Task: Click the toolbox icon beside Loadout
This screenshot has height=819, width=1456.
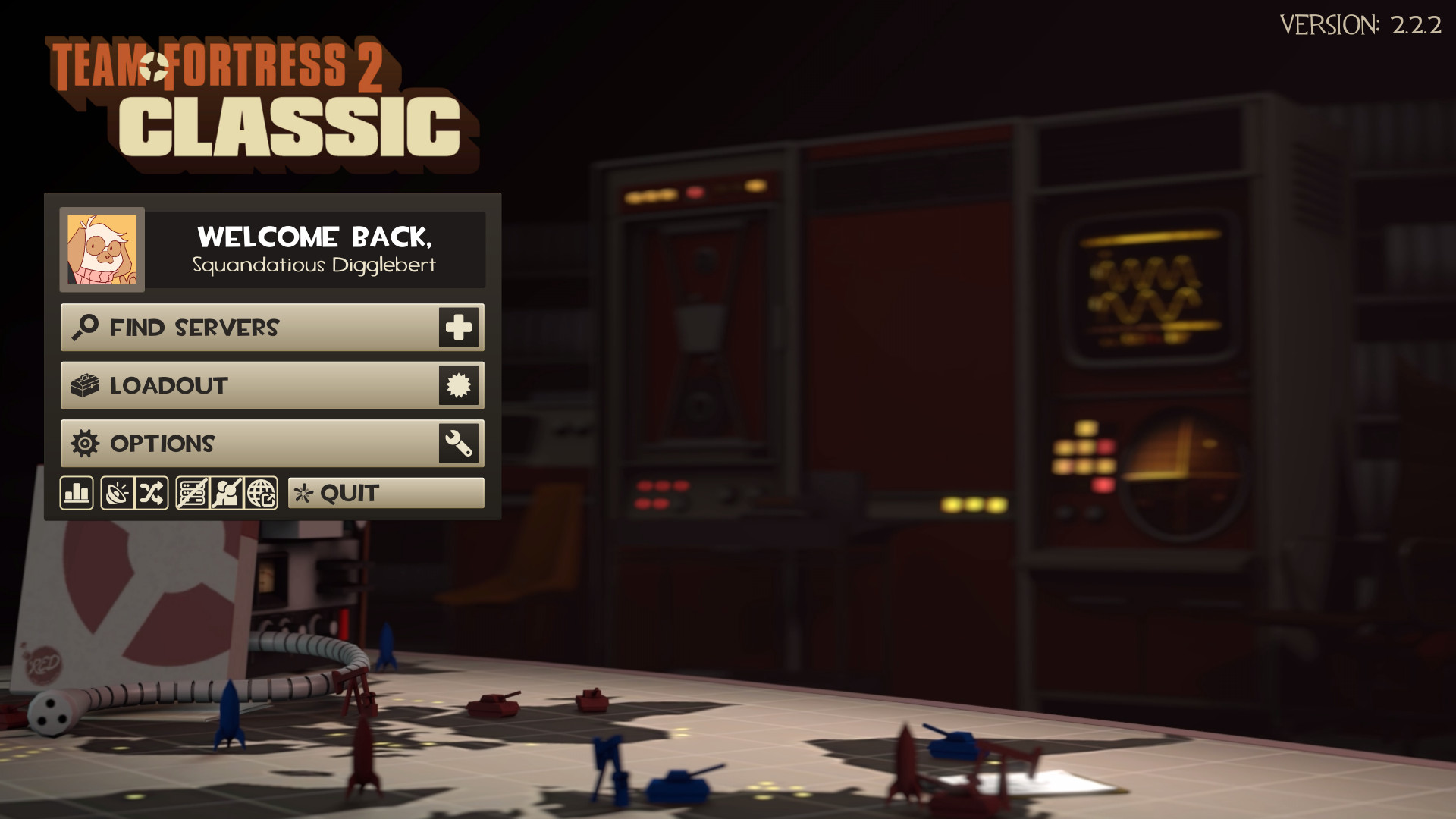Action: [86, 385]
